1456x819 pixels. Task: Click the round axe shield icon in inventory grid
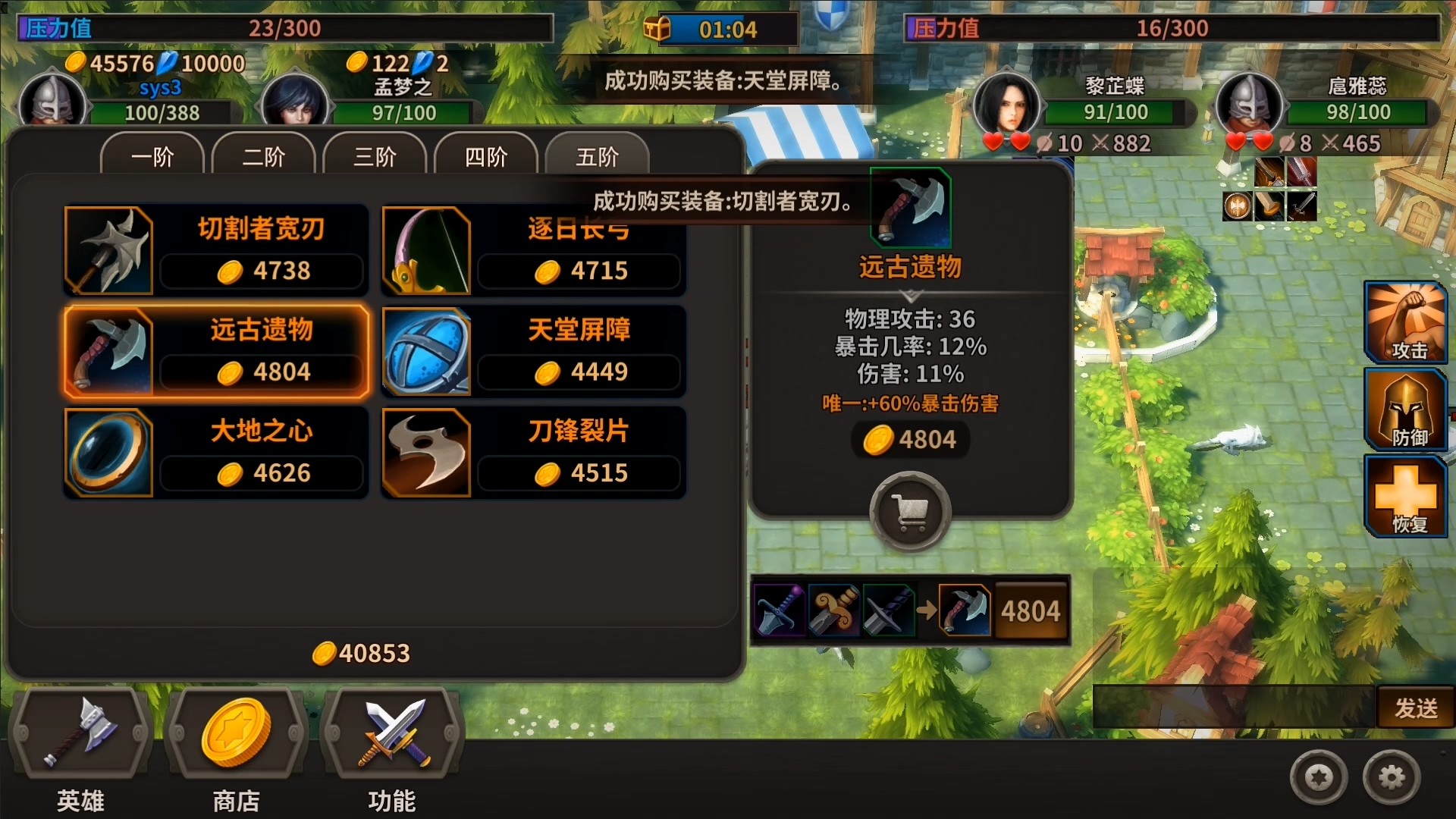coord(1237,206)
